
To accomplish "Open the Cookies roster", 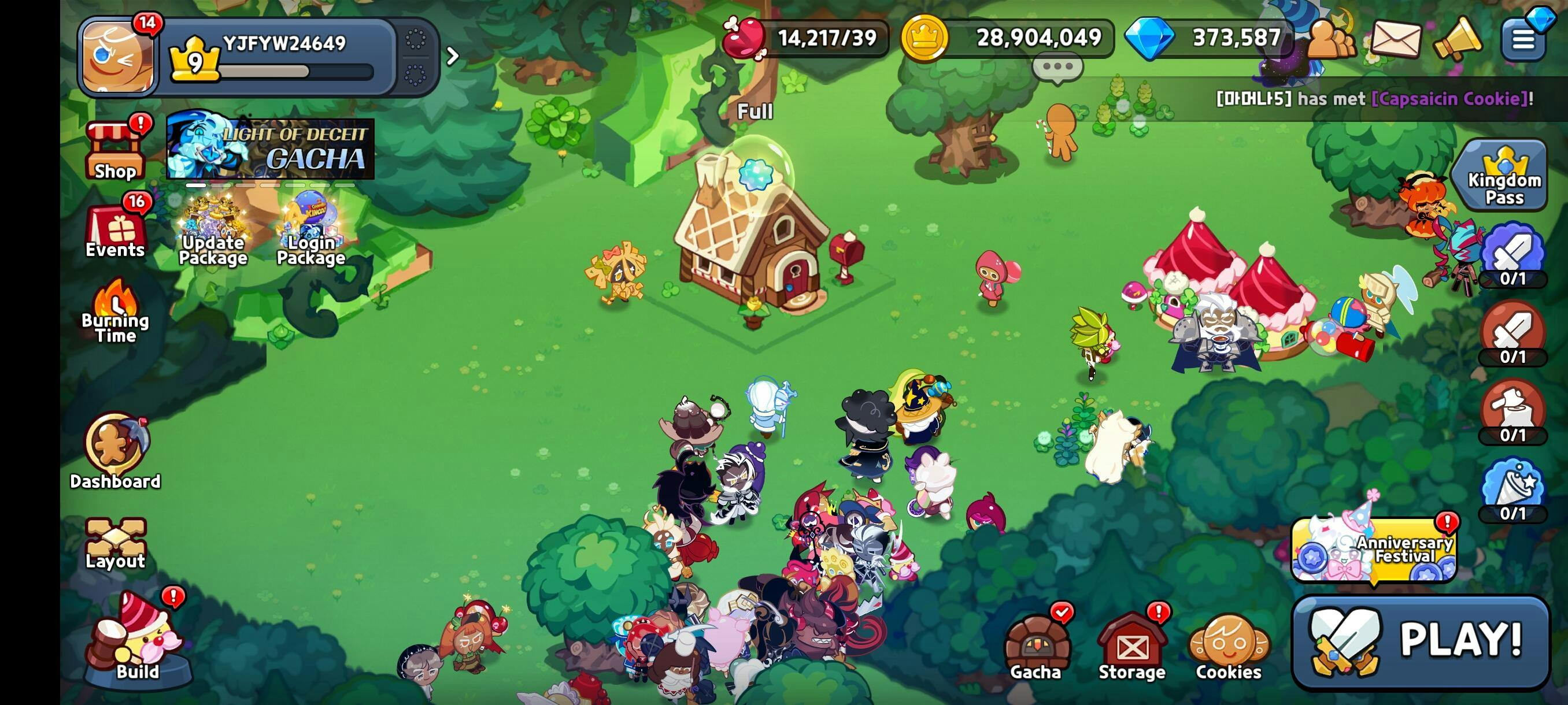I will pos(1229,646).
